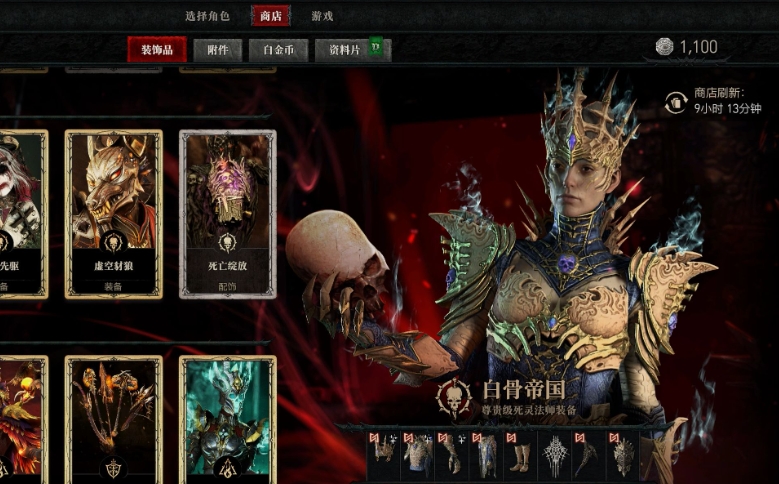This screenshot has height=484, width=779.
Task: Pick the partly visible 先驱 bundle card
Action: [x=22, y=214]
